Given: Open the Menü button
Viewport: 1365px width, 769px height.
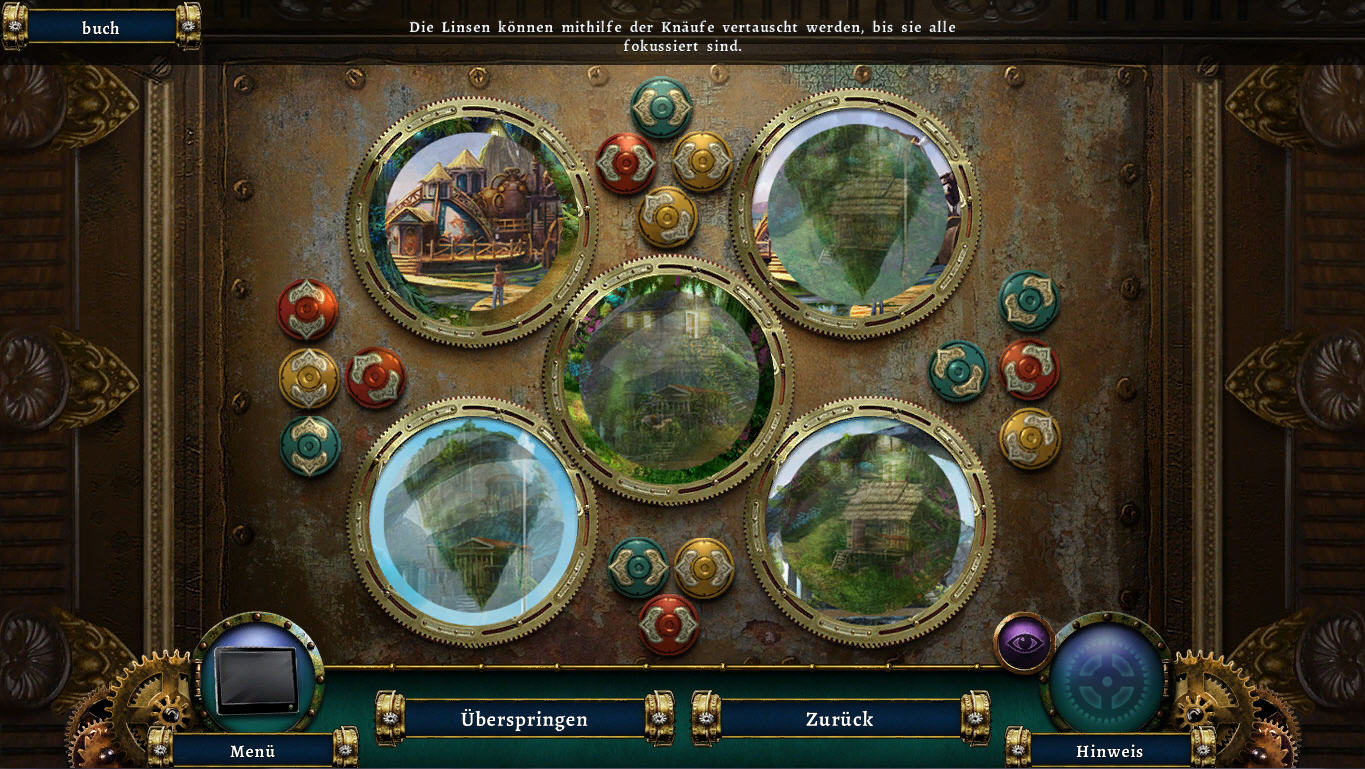Looking at the screenshot, I should pyautogui.click(x=252, y=750).
